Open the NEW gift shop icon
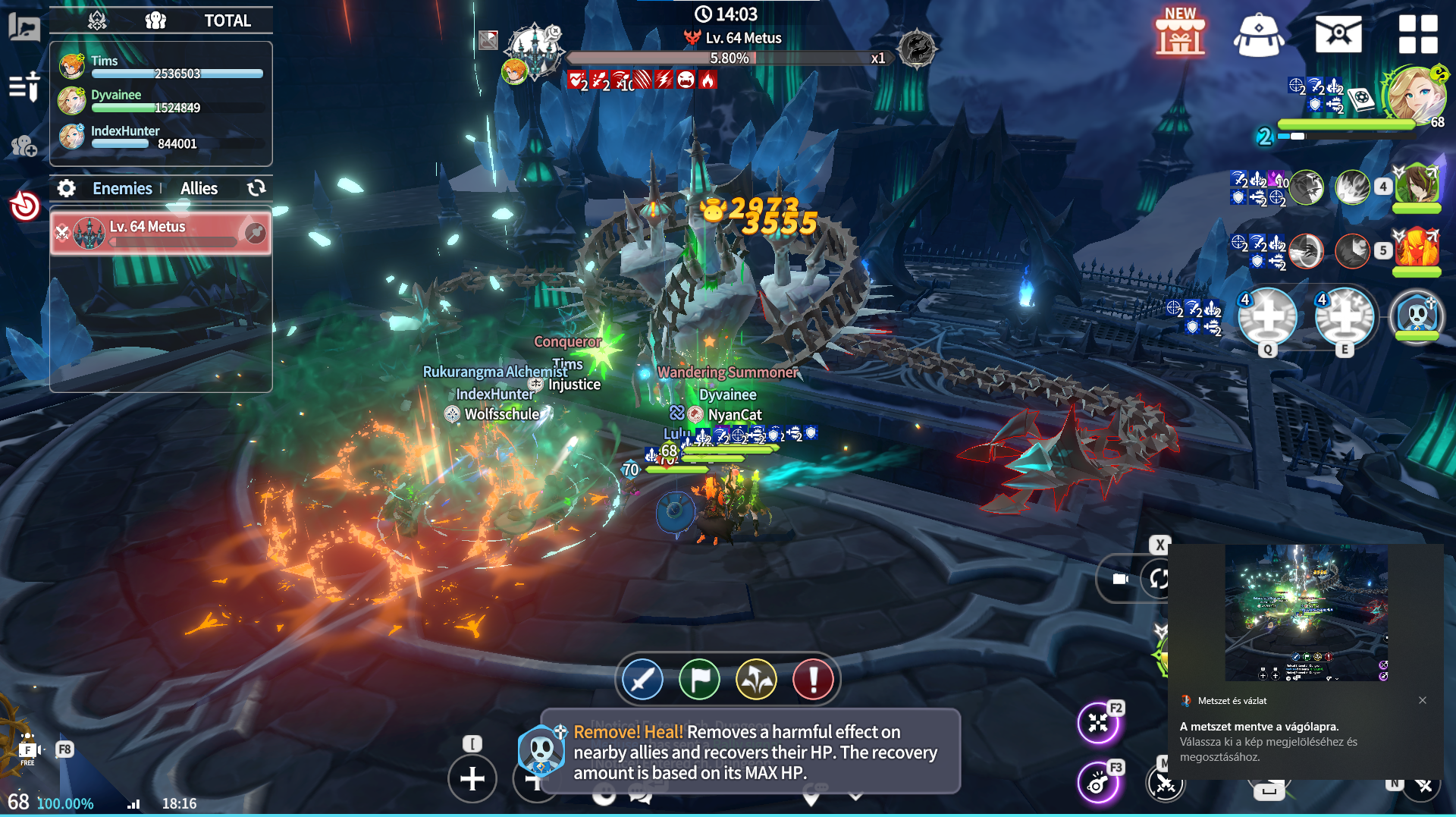Viewport: 1456px width, 817px height. click(x=1180, y=35)
